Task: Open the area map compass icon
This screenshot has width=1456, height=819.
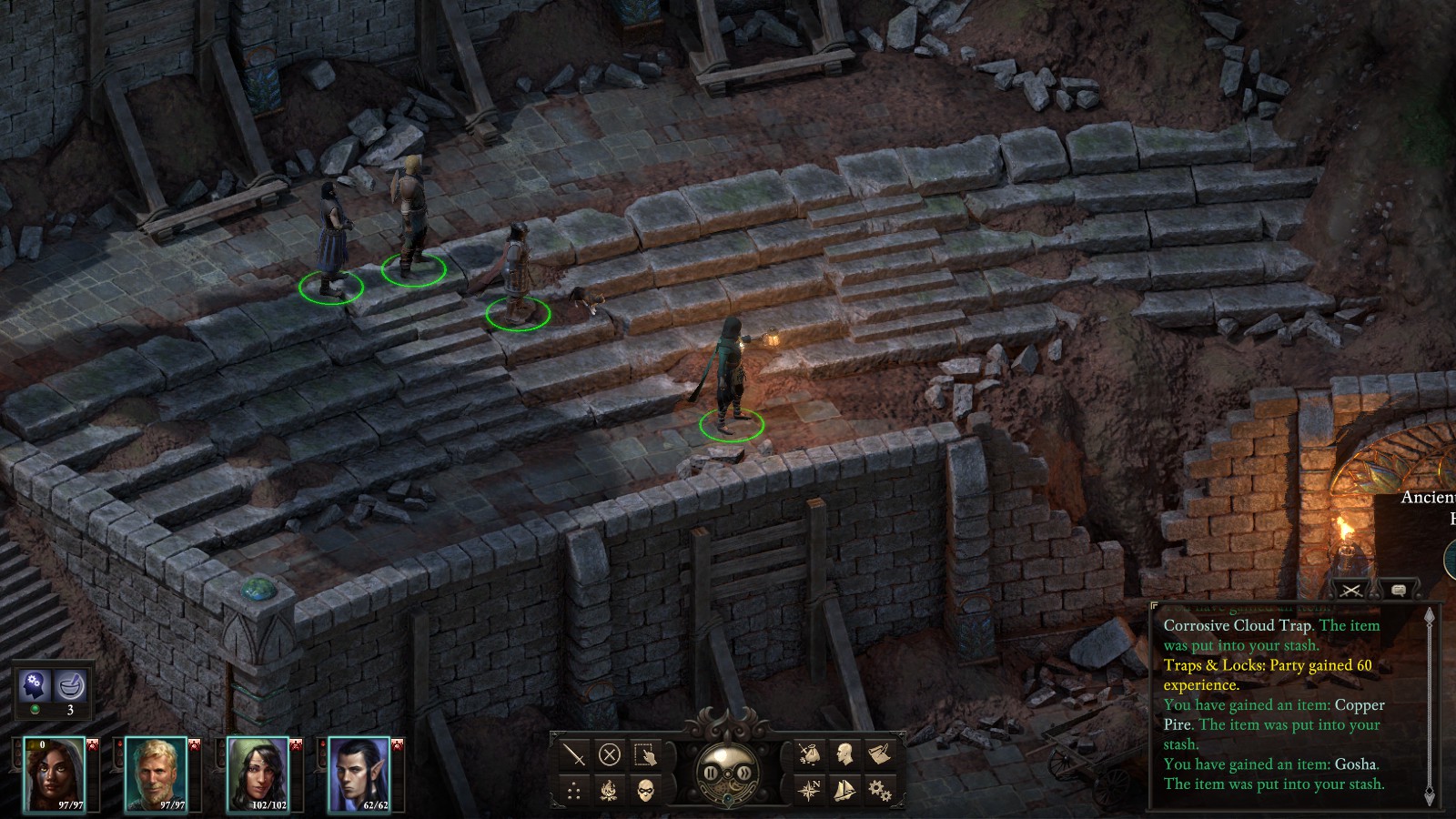Action: 809,790
